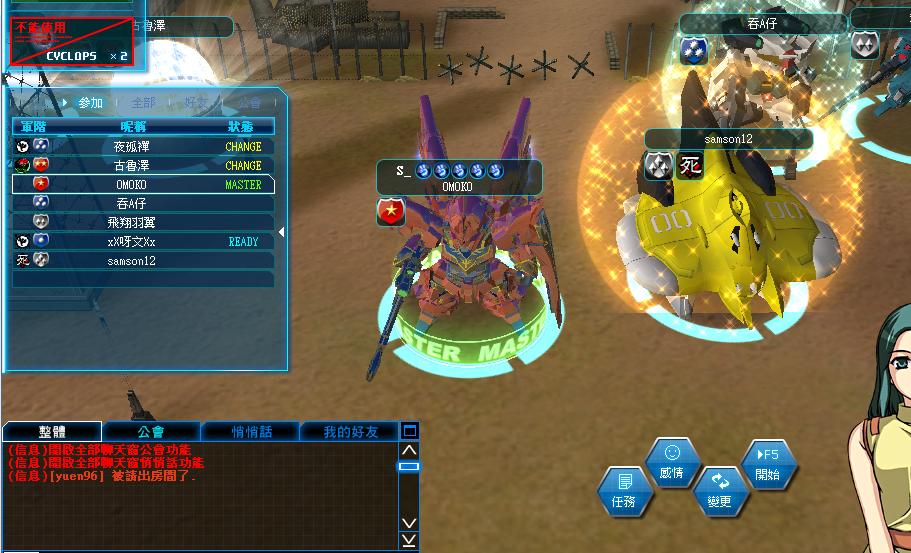Select player xX呀文Xx in the room list
The width and height of the screenshot is (911, 553).
click(x=131, y=241)
